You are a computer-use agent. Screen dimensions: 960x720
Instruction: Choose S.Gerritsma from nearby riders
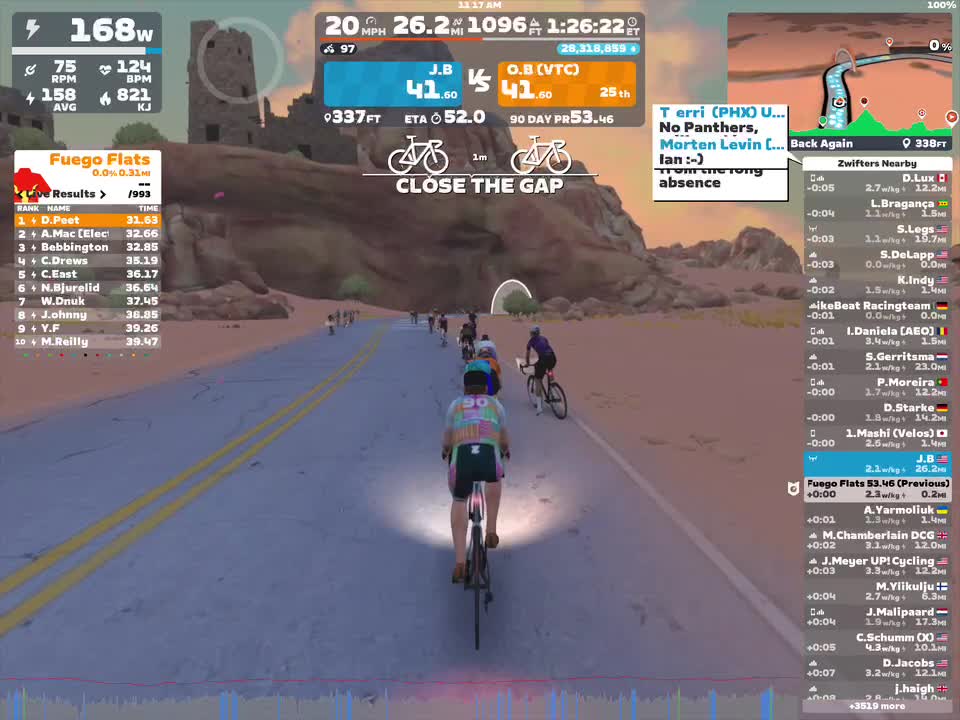(x=878, y=361)
